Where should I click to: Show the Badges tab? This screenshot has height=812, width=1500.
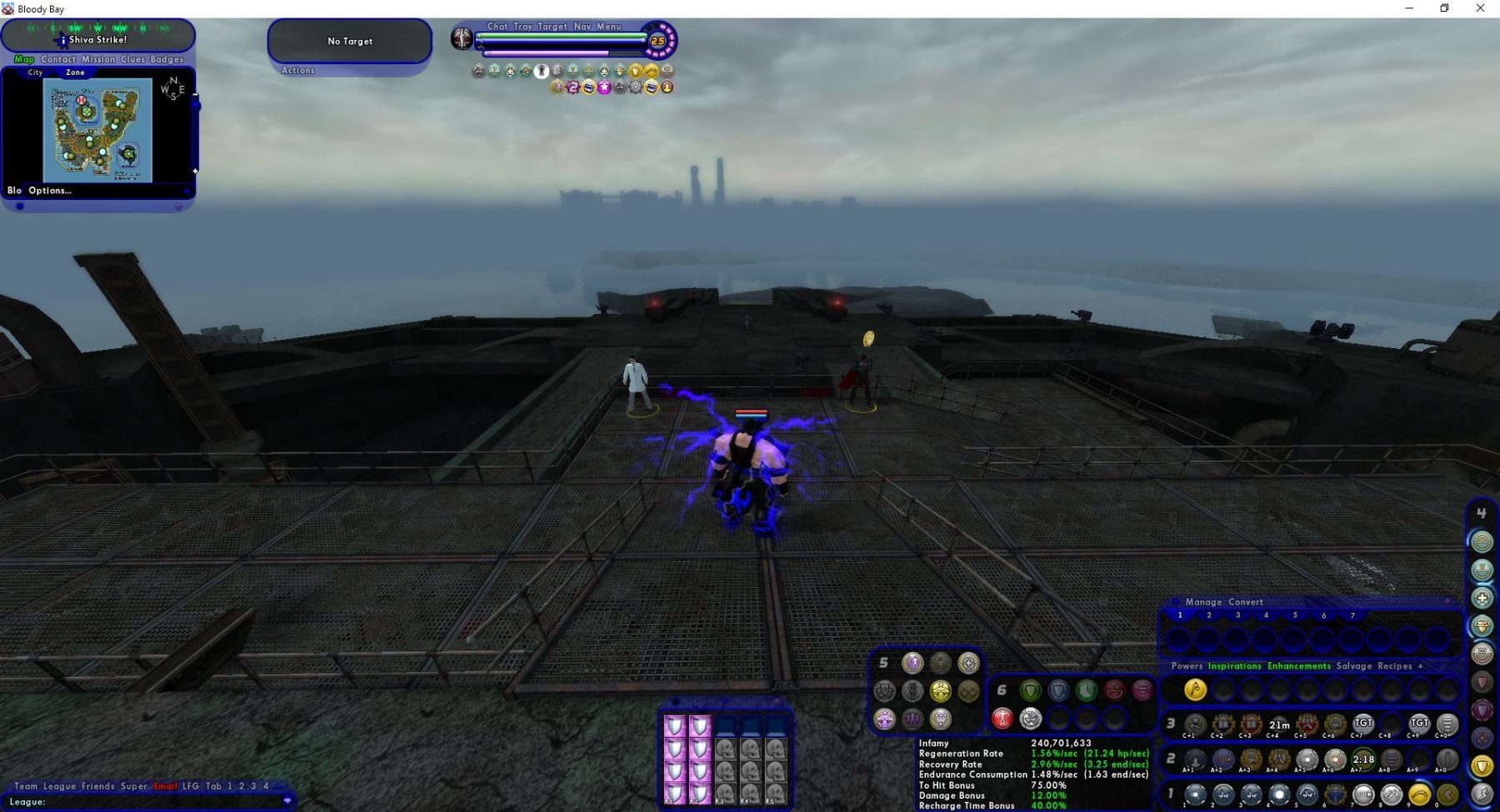click(x=167, y=59)
